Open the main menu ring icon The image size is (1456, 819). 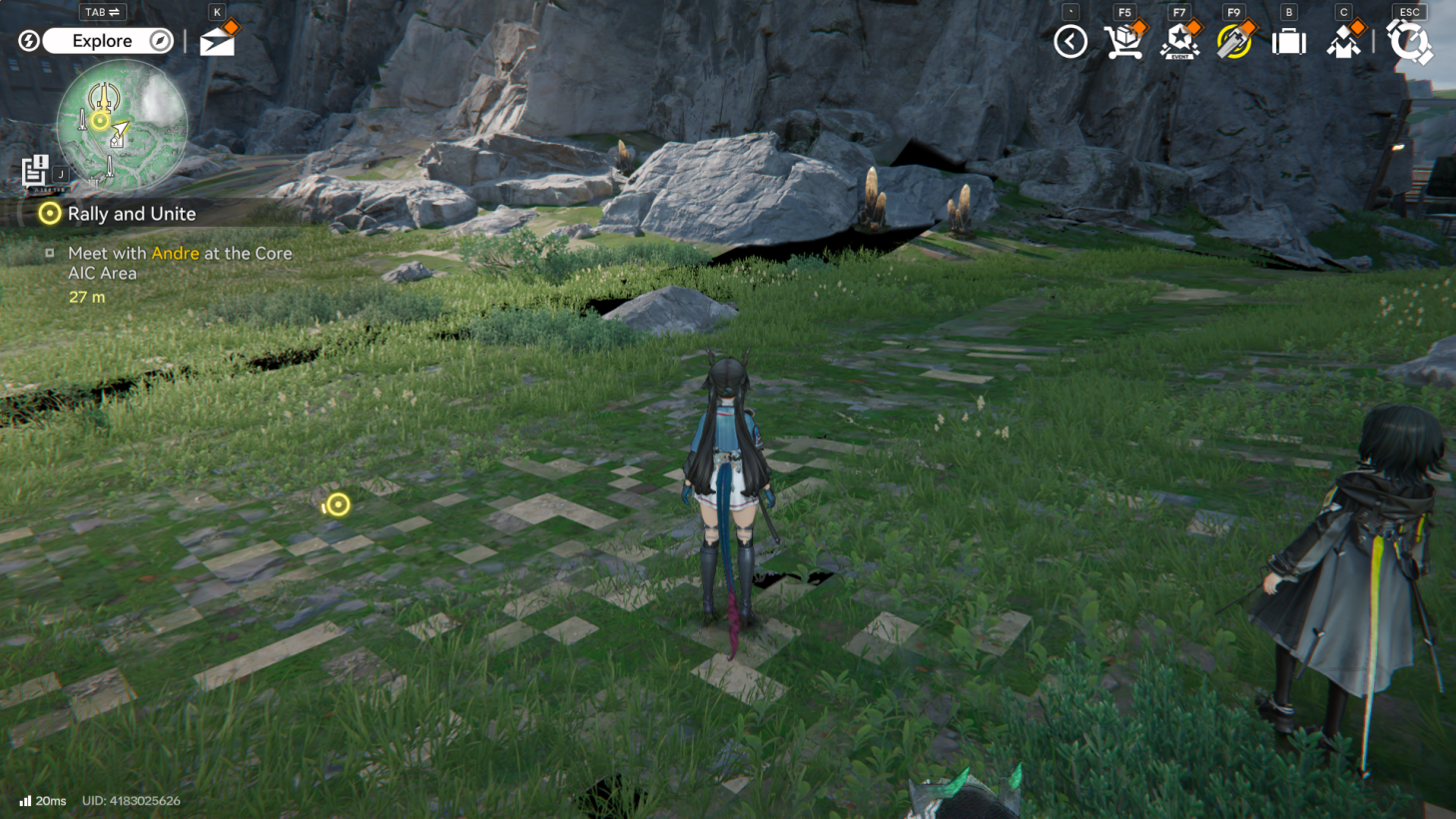point(1409,42)
